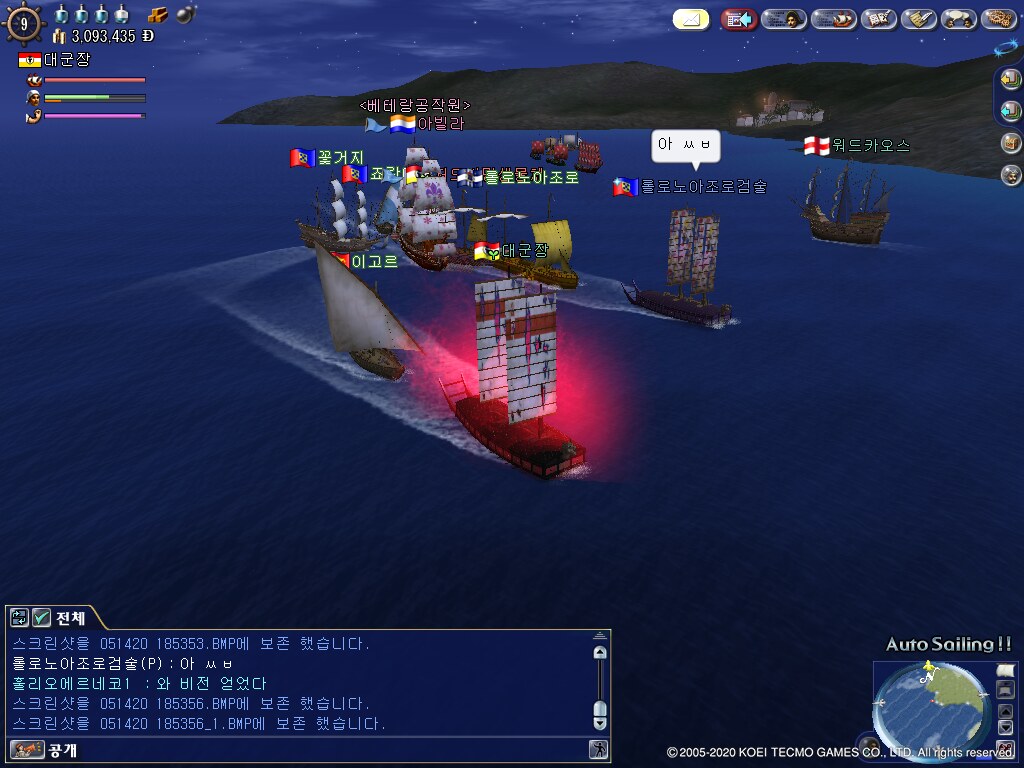Open the character portrait menu

tap(784, 19)
